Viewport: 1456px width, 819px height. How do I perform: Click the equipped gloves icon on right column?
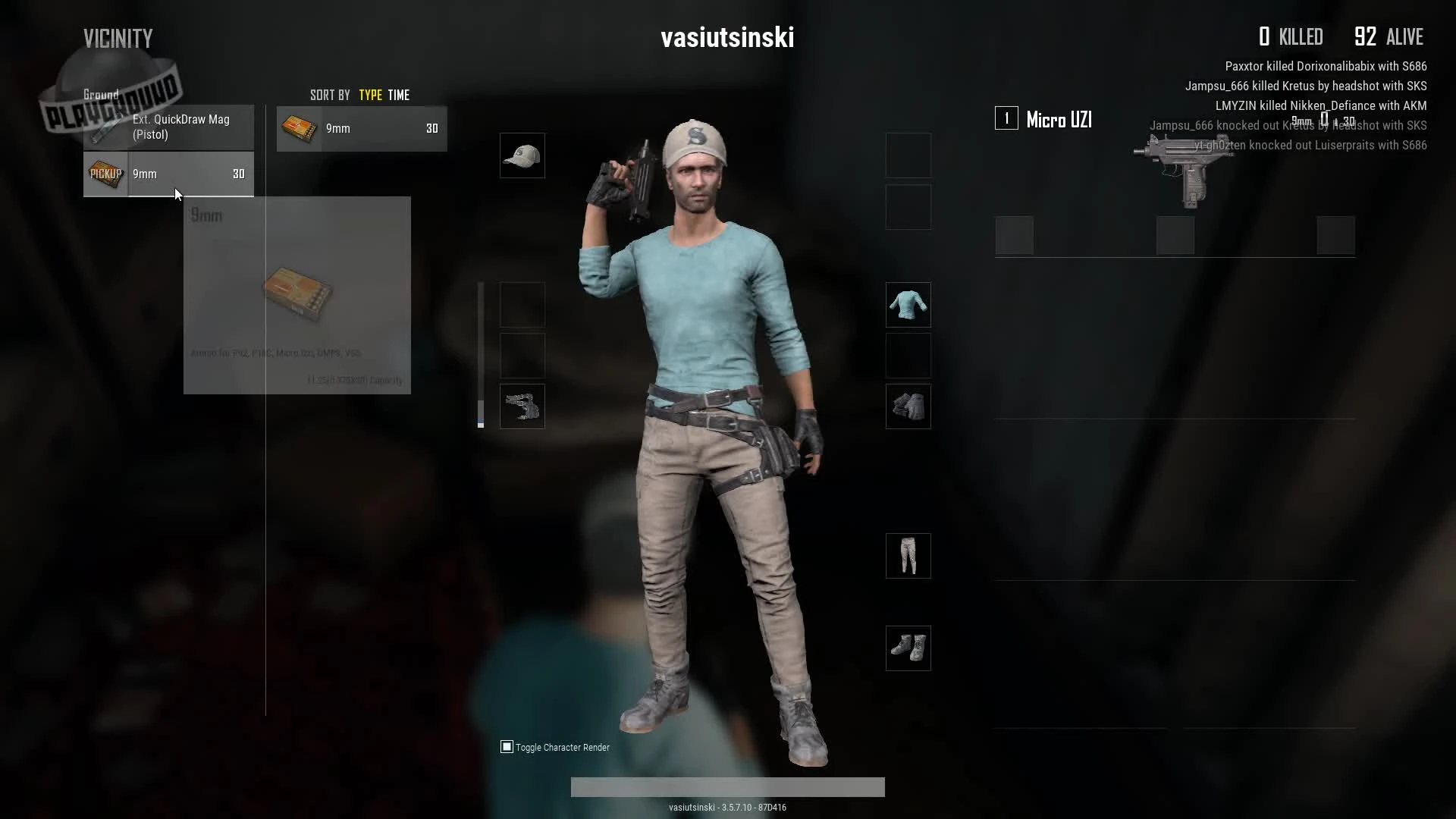(908, 406)
